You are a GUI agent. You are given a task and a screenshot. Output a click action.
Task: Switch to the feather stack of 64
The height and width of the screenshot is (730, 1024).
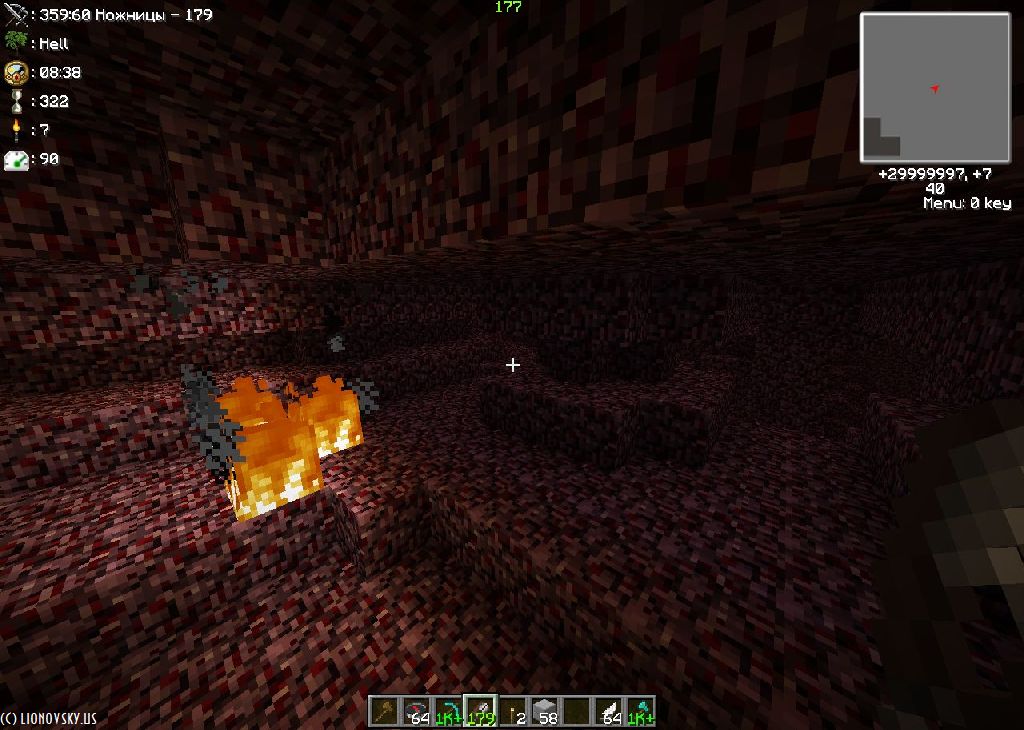point(608,711)
